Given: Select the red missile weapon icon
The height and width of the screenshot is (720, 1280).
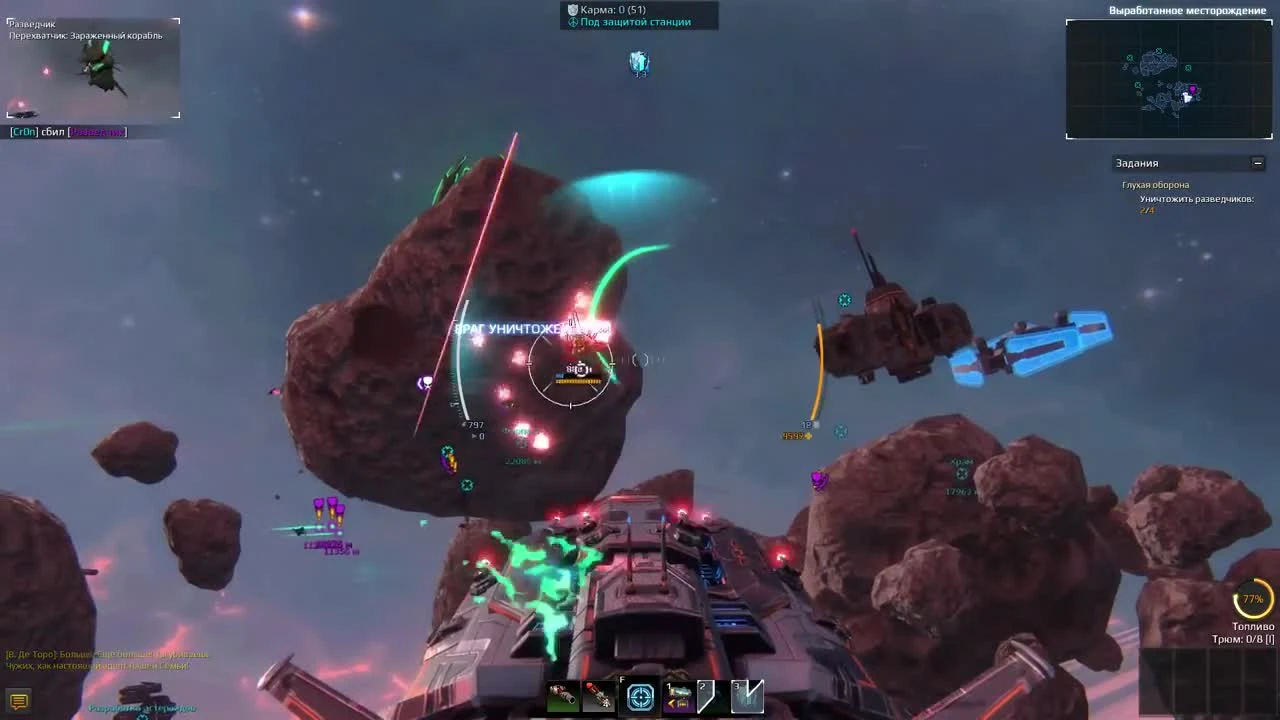Looking at the screenshot, I should pos(600,696).
